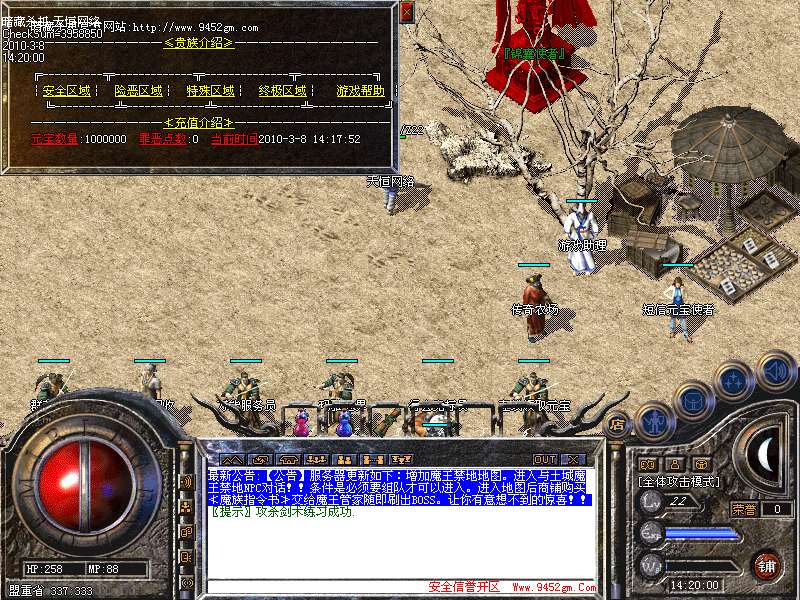Close the NPC dialogue panel

[406, 12]
